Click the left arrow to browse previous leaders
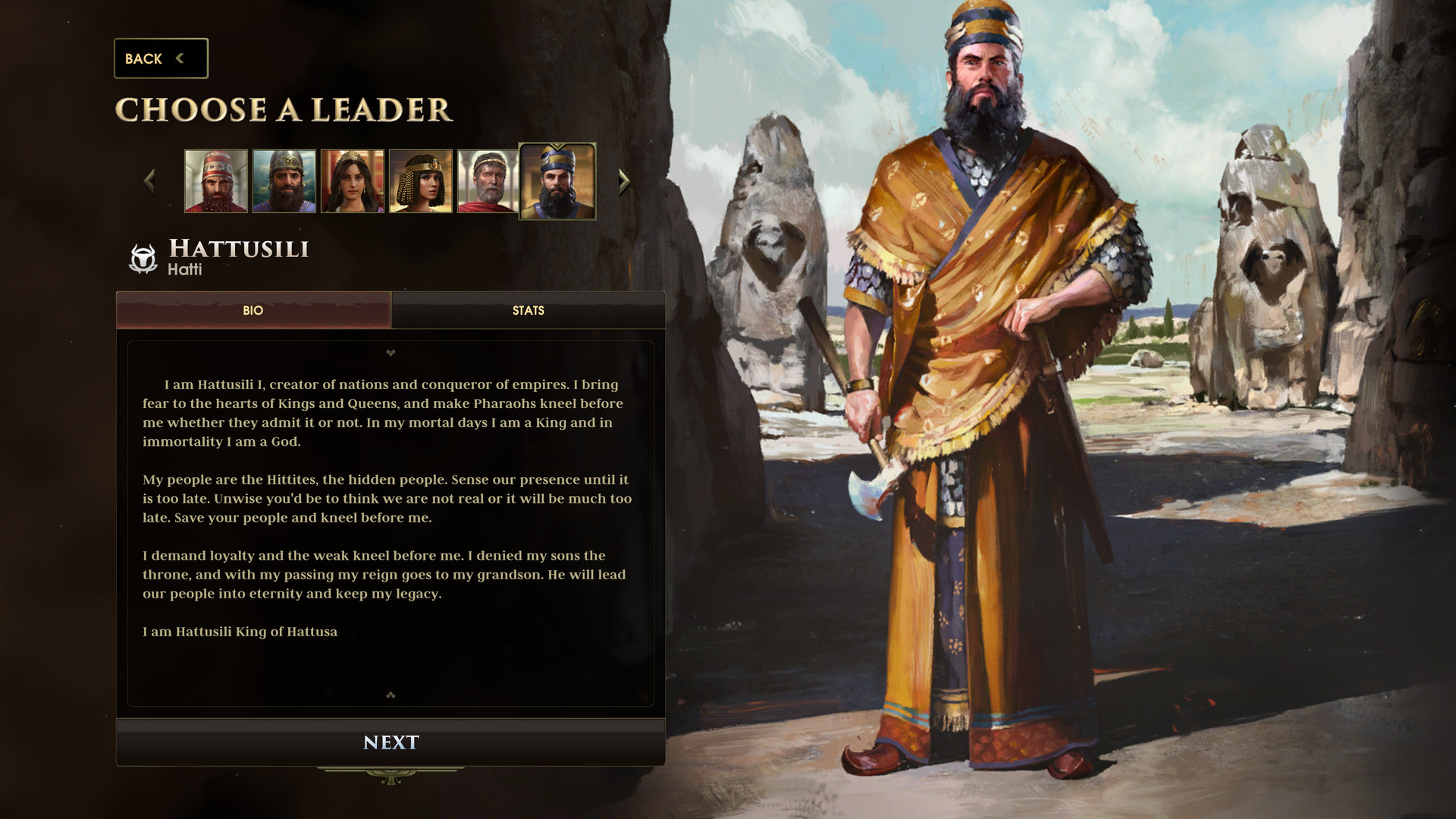The height and width of the screenshot is (819, 1456). pos(149,180)
